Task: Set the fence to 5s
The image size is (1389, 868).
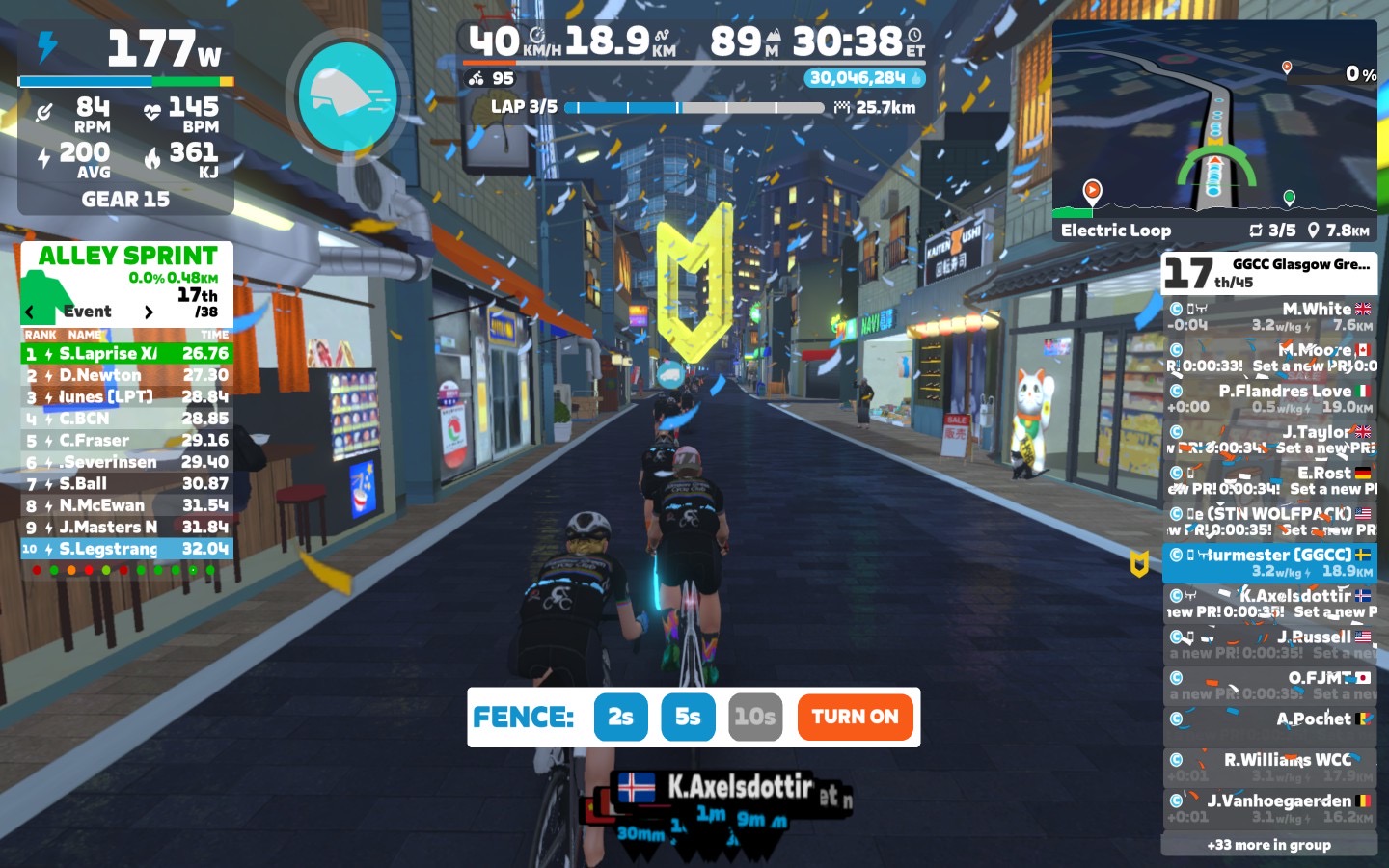Action: point(688,717)
